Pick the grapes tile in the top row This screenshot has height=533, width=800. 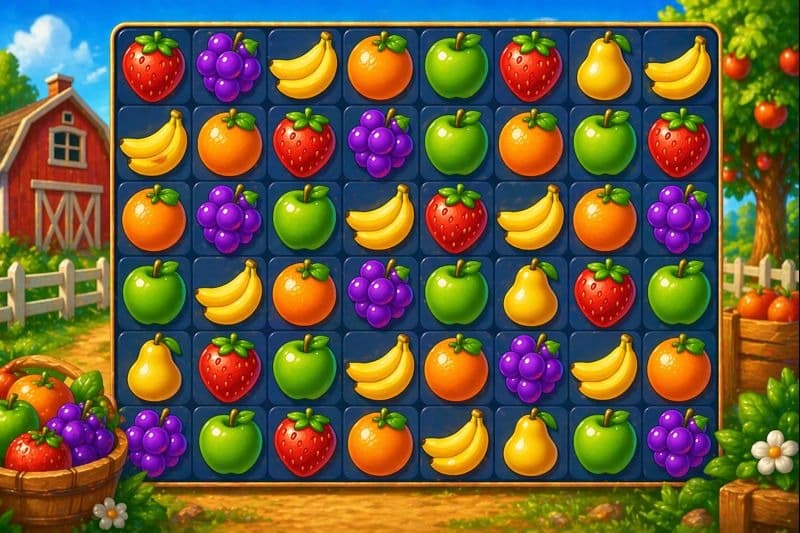click(x=229, y=67)
